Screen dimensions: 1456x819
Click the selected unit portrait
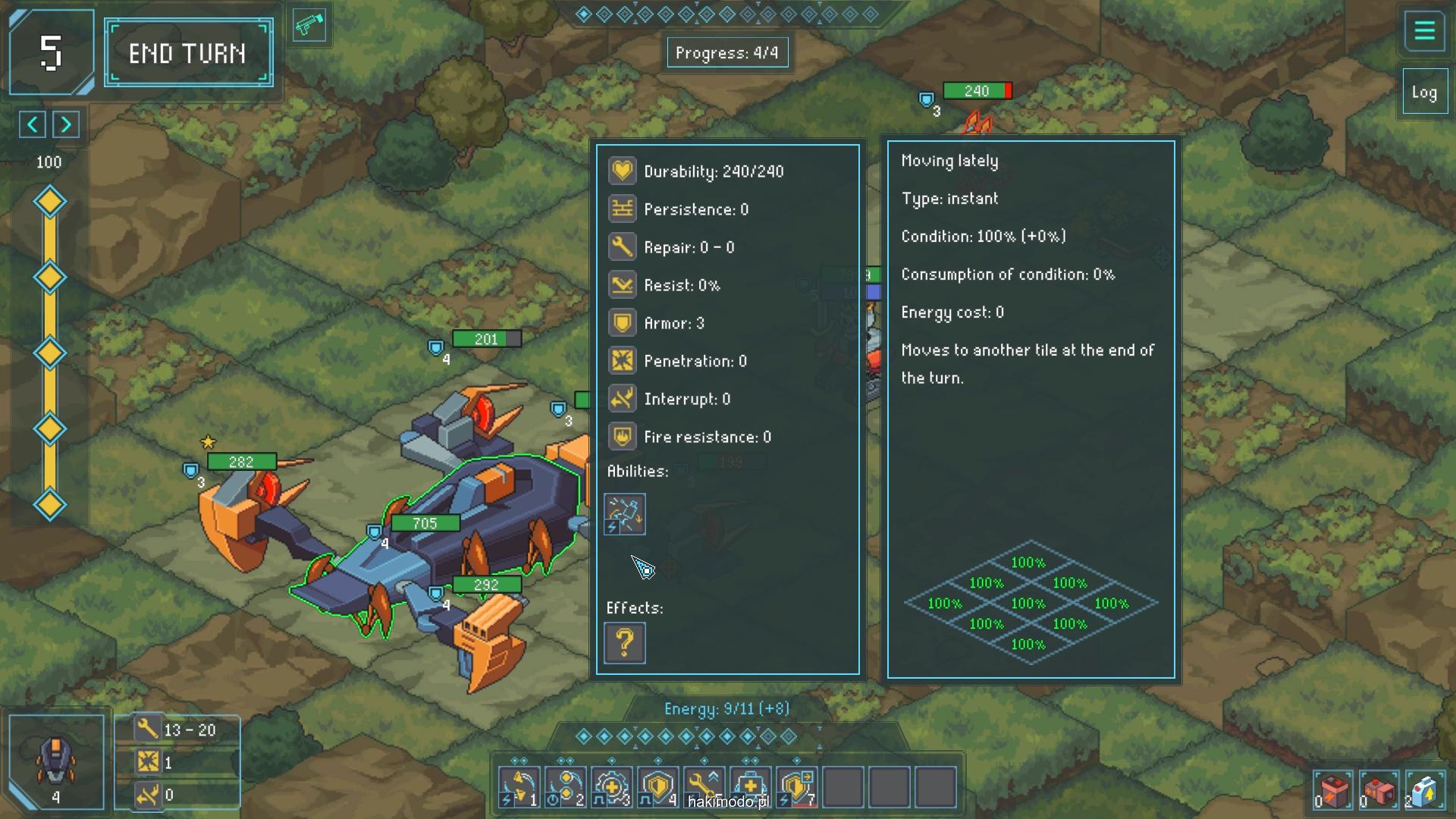pyautogui.click(x=56, y=761)
